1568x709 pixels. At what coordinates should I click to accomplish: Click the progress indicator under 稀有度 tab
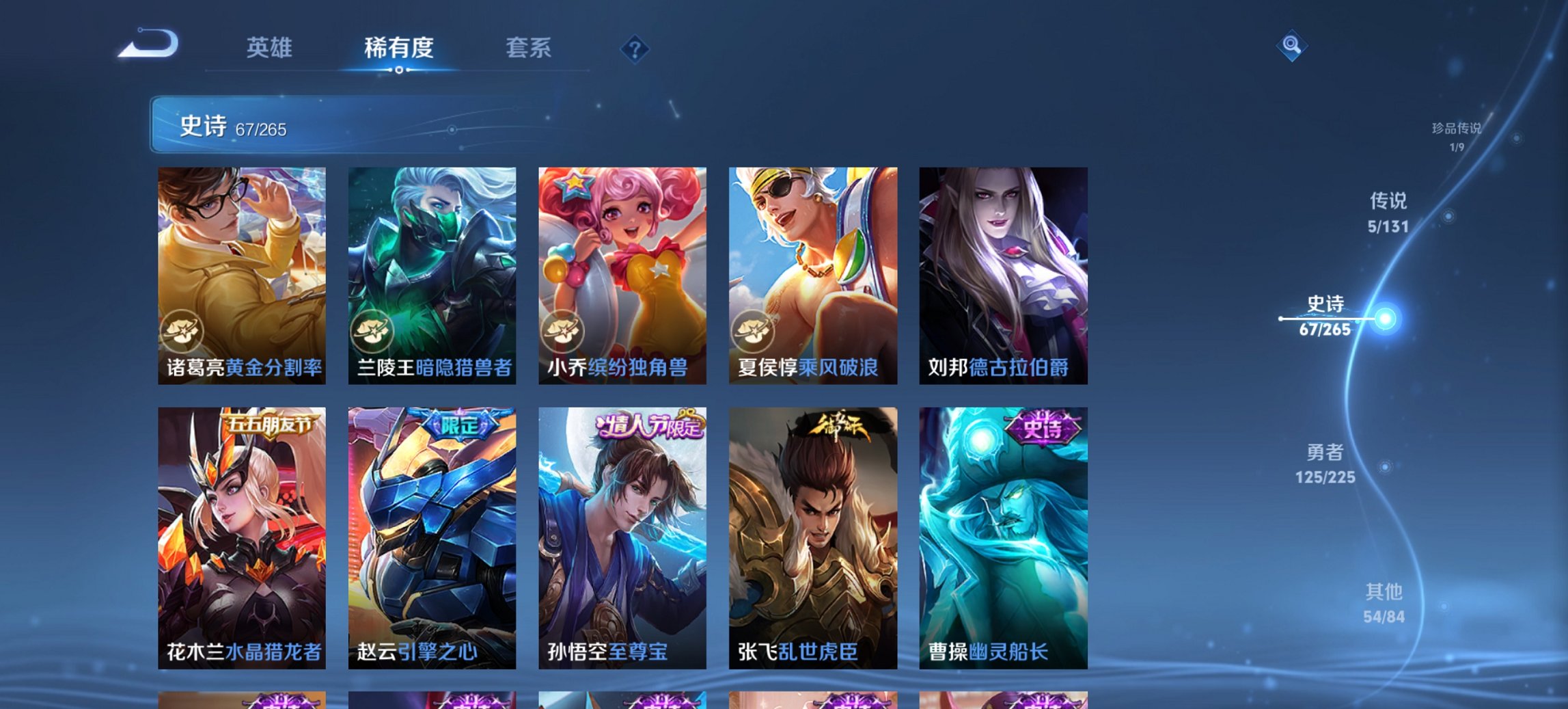(400, 68)
